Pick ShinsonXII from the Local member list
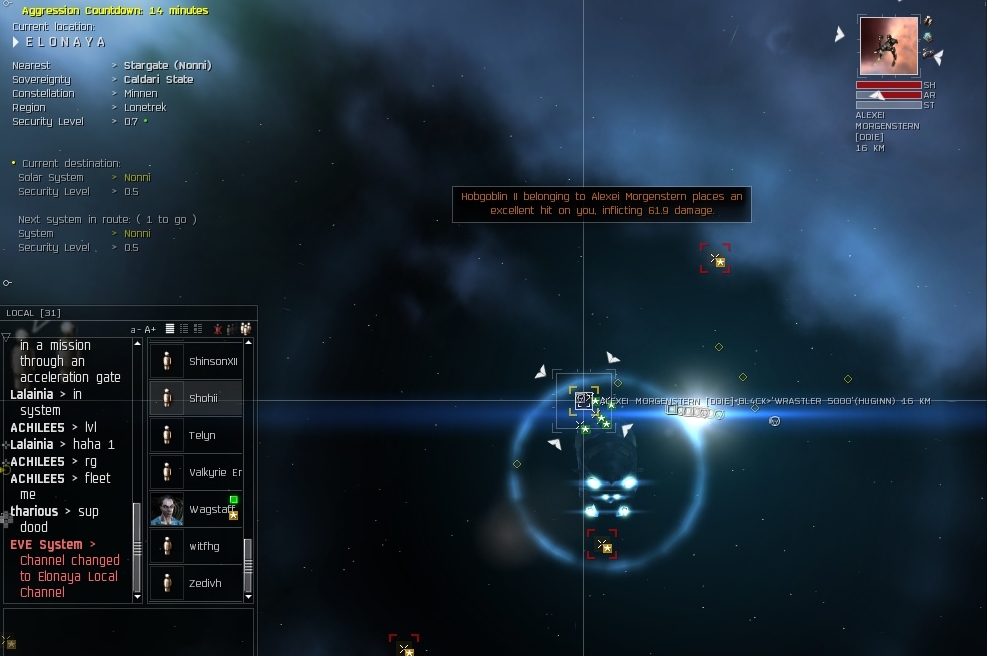Image resolution: width=987 pixels, height=656 pixels. (212, 361)
